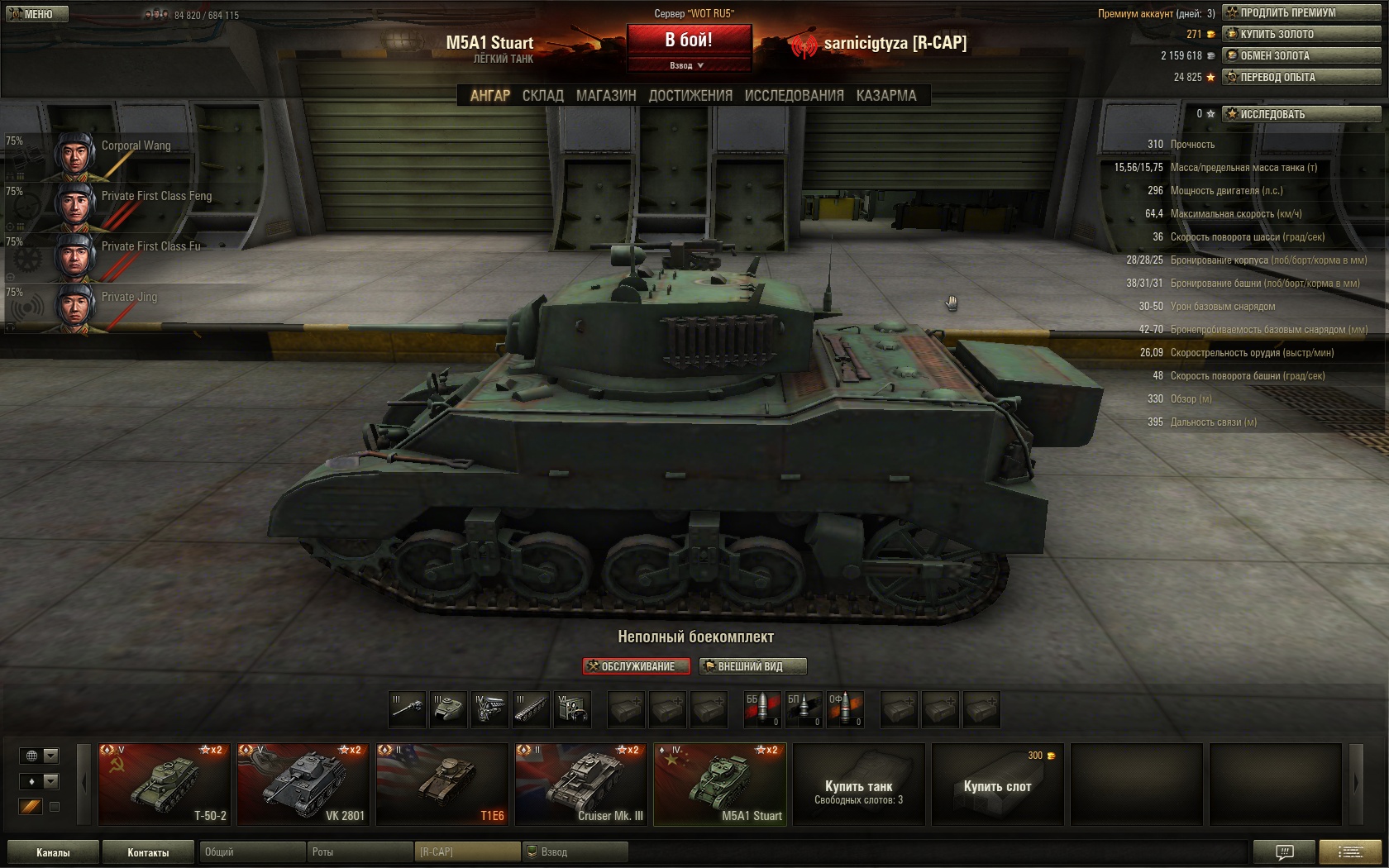1389x868 pixels.
Task: Open the Каналы chat channels button
Action: coord(53,852)
